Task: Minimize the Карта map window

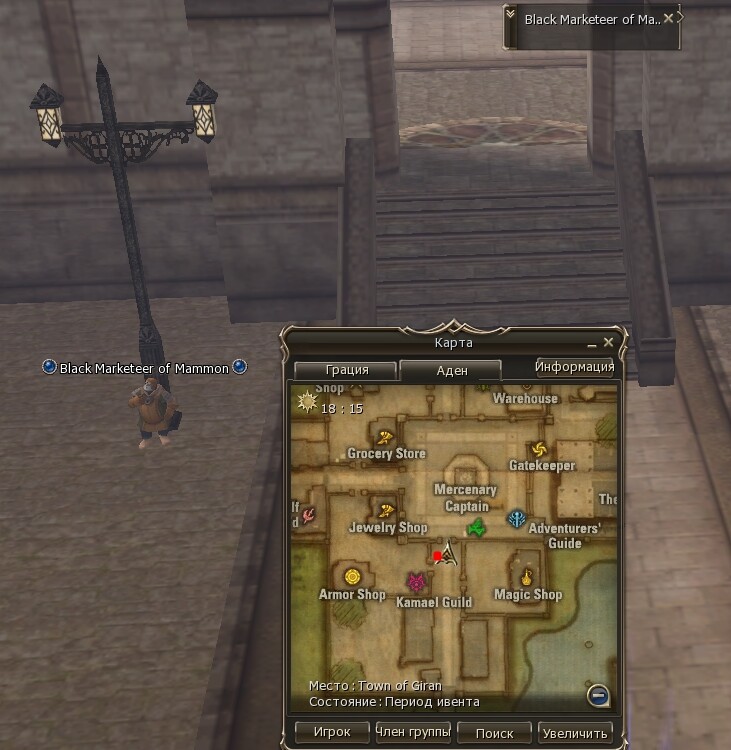Action: point(591,343)
